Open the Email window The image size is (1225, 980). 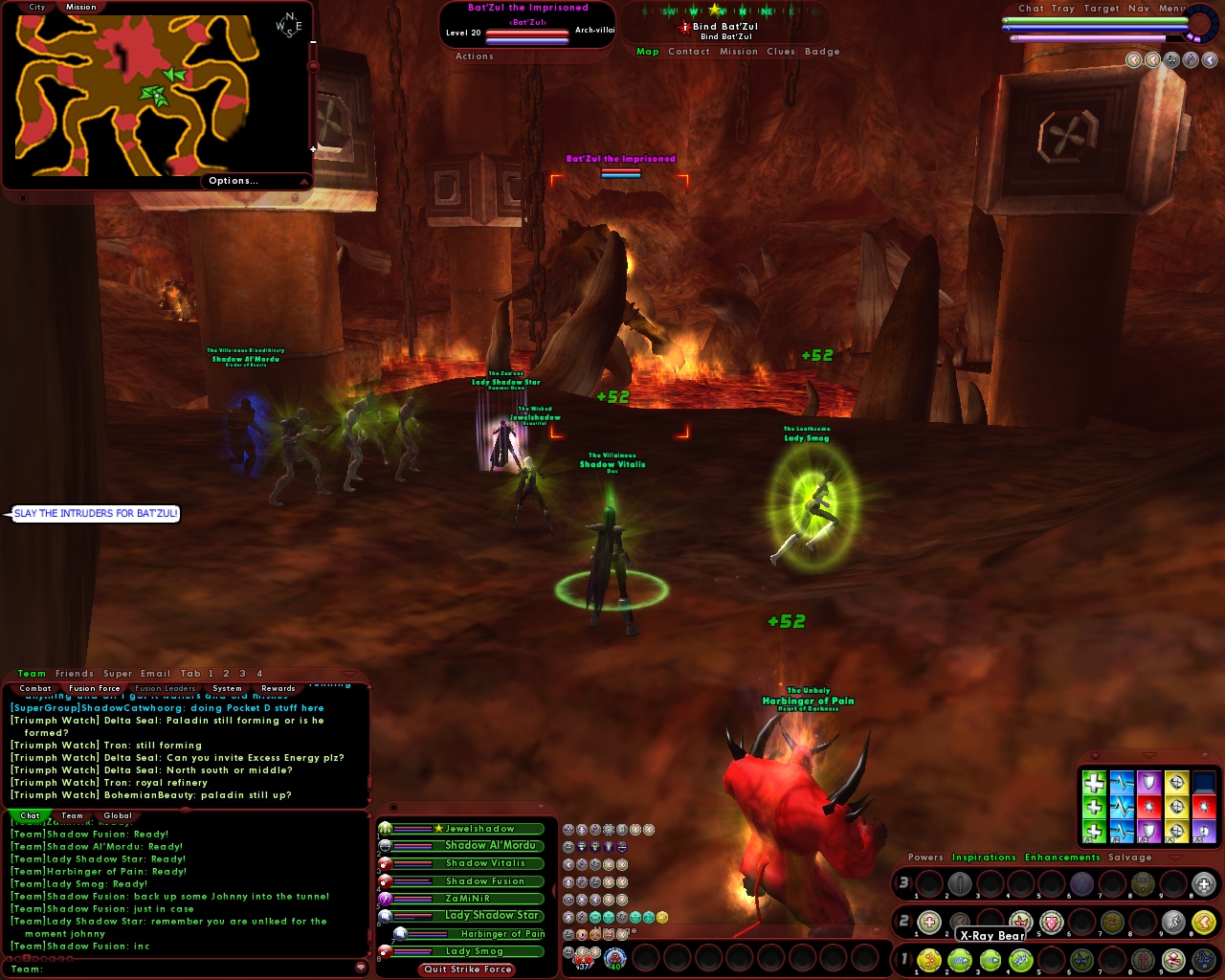coord(155,674)
